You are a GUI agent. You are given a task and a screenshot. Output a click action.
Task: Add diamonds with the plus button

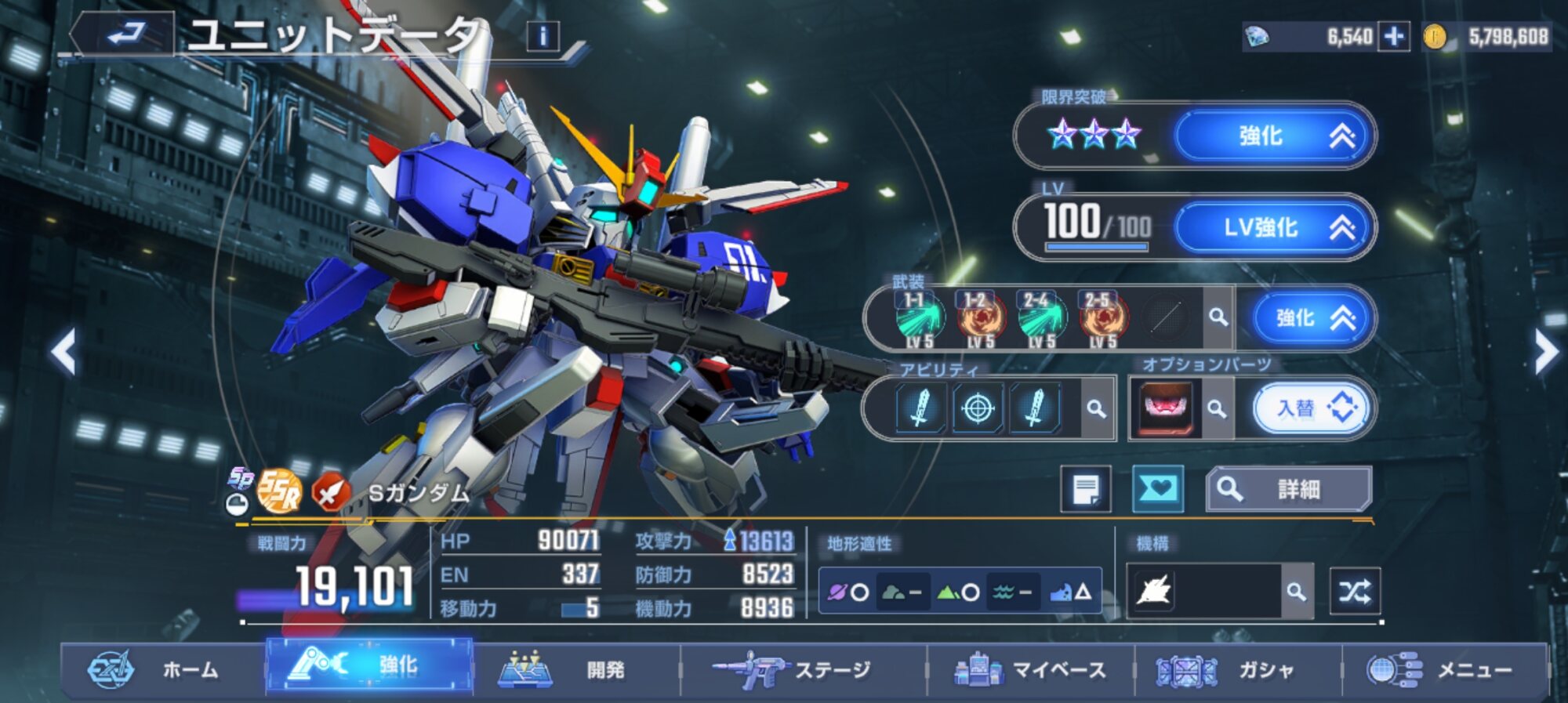(1394, 37)
